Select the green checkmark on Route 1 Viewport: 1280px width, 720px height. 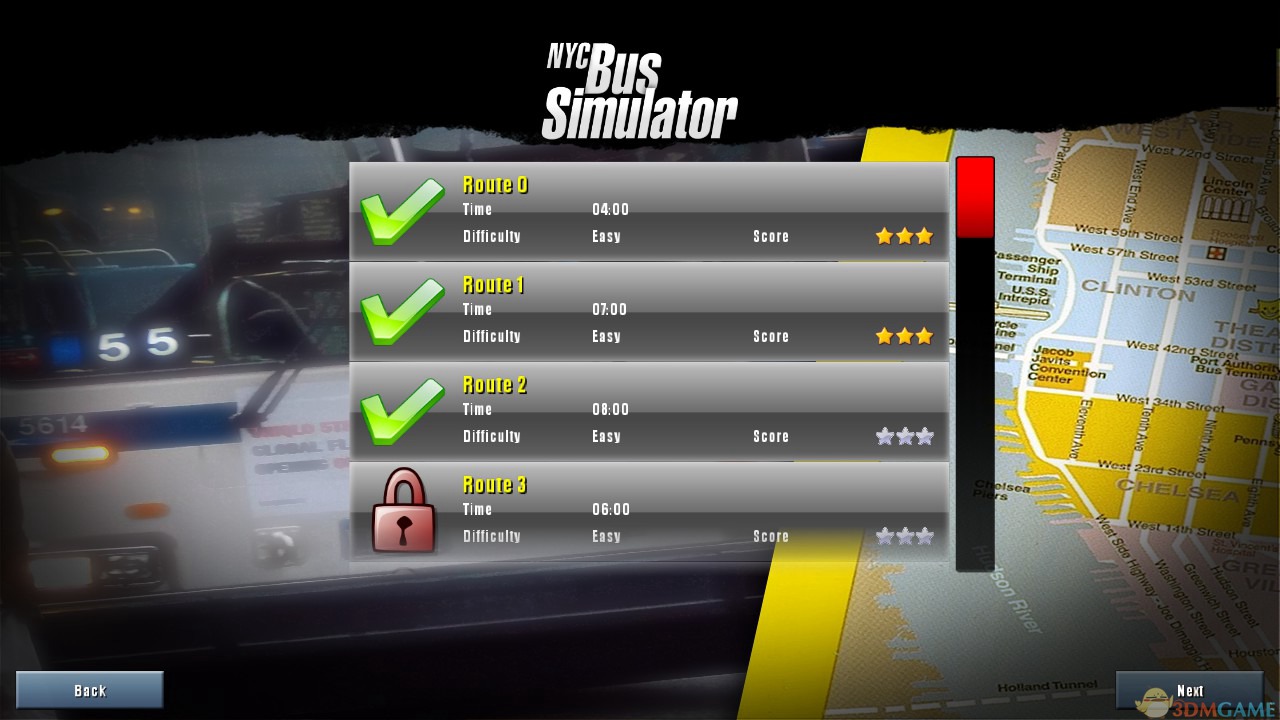click(403, 309)
